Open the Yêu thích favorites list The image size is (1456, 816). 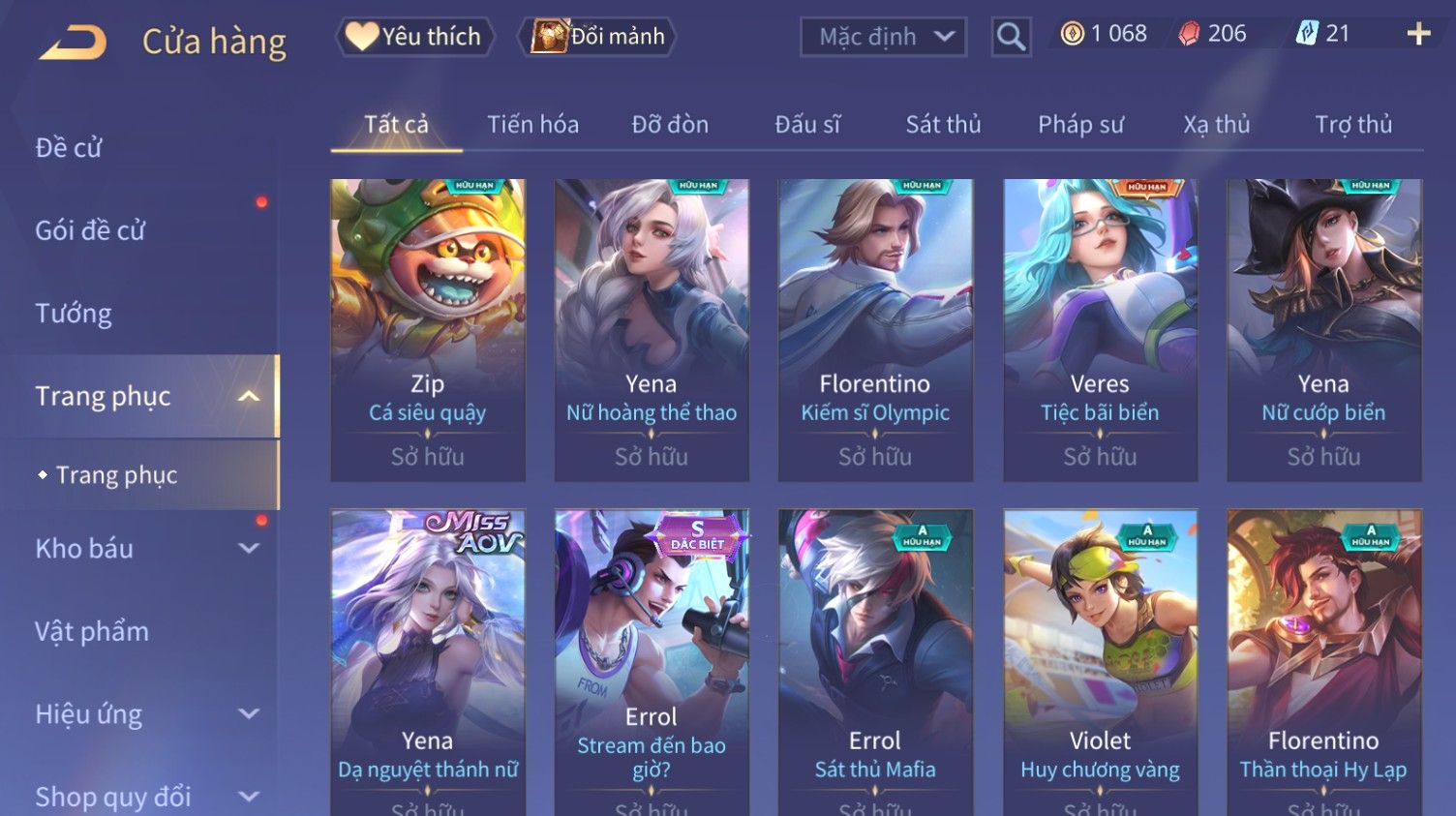click(x=415, y=37)
